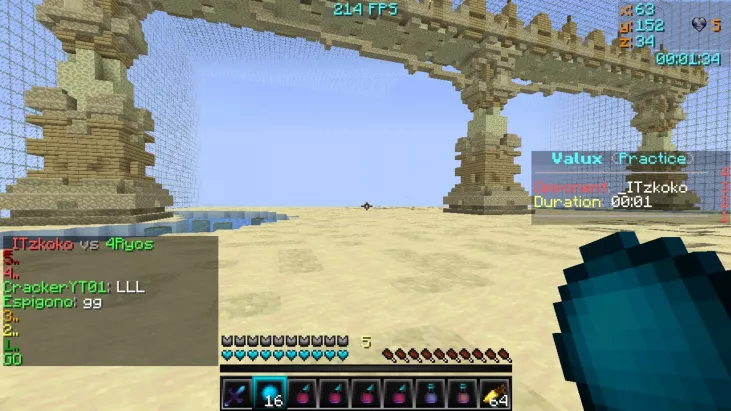Select the ender pearl stack of 16
This screenshot has height=411, width=731.
coord(269,393)
